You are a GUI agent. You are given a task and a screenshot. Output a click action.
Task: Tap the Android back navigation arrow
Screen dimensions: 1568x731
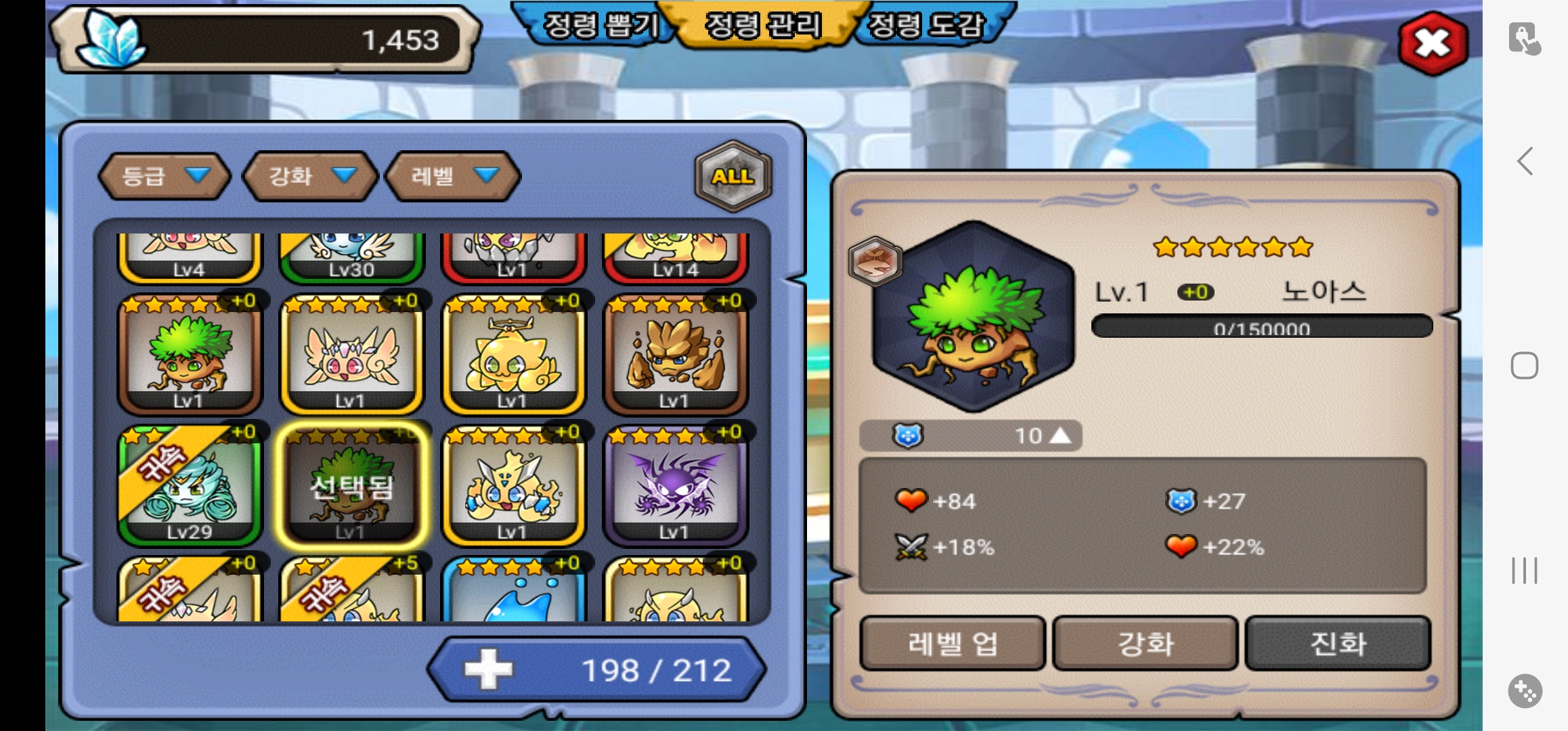1525,161
